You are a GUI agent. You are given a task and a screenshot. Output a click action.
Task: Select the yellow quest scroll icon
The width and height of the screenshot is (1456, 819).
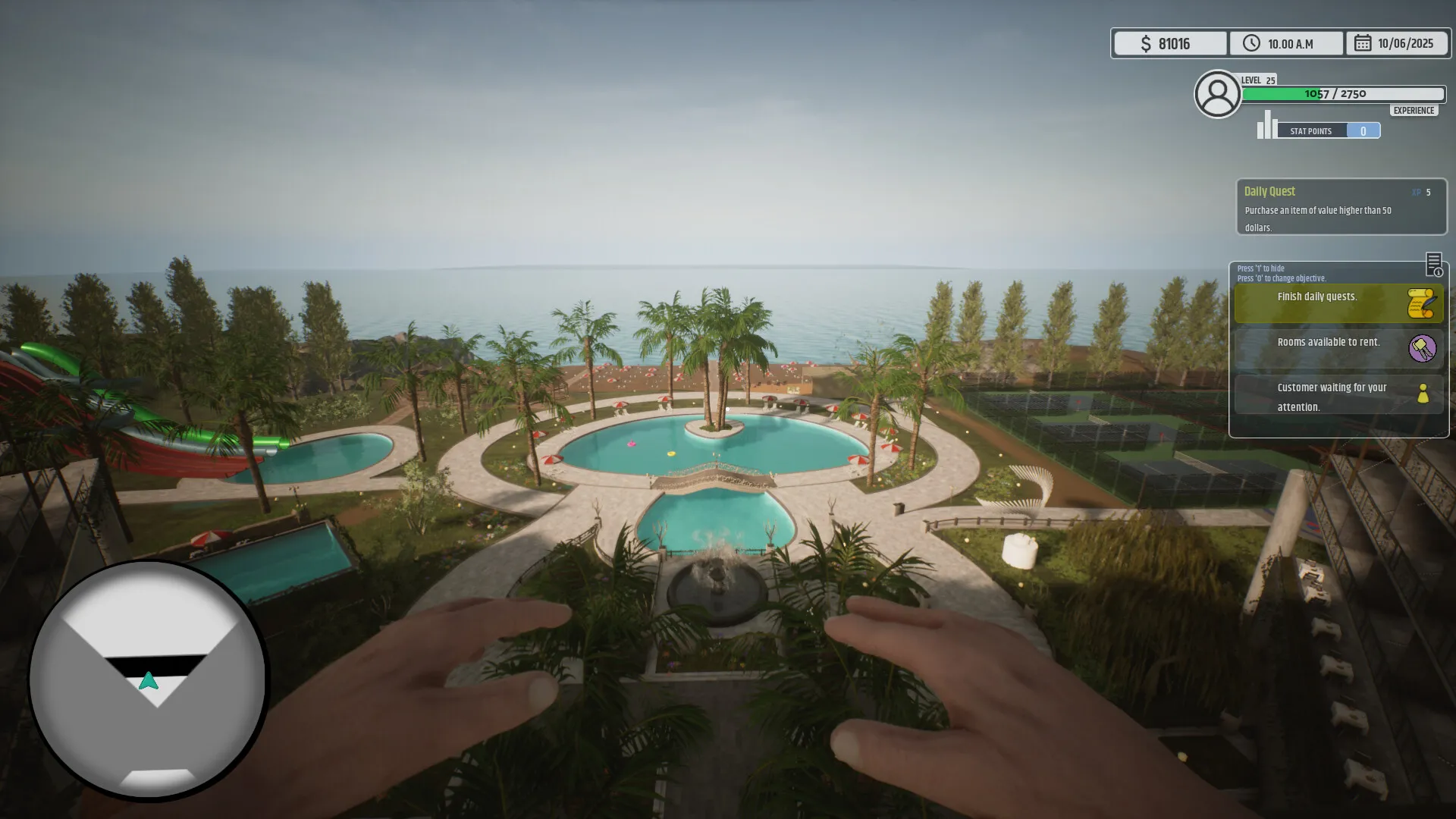pos(1420,304)
